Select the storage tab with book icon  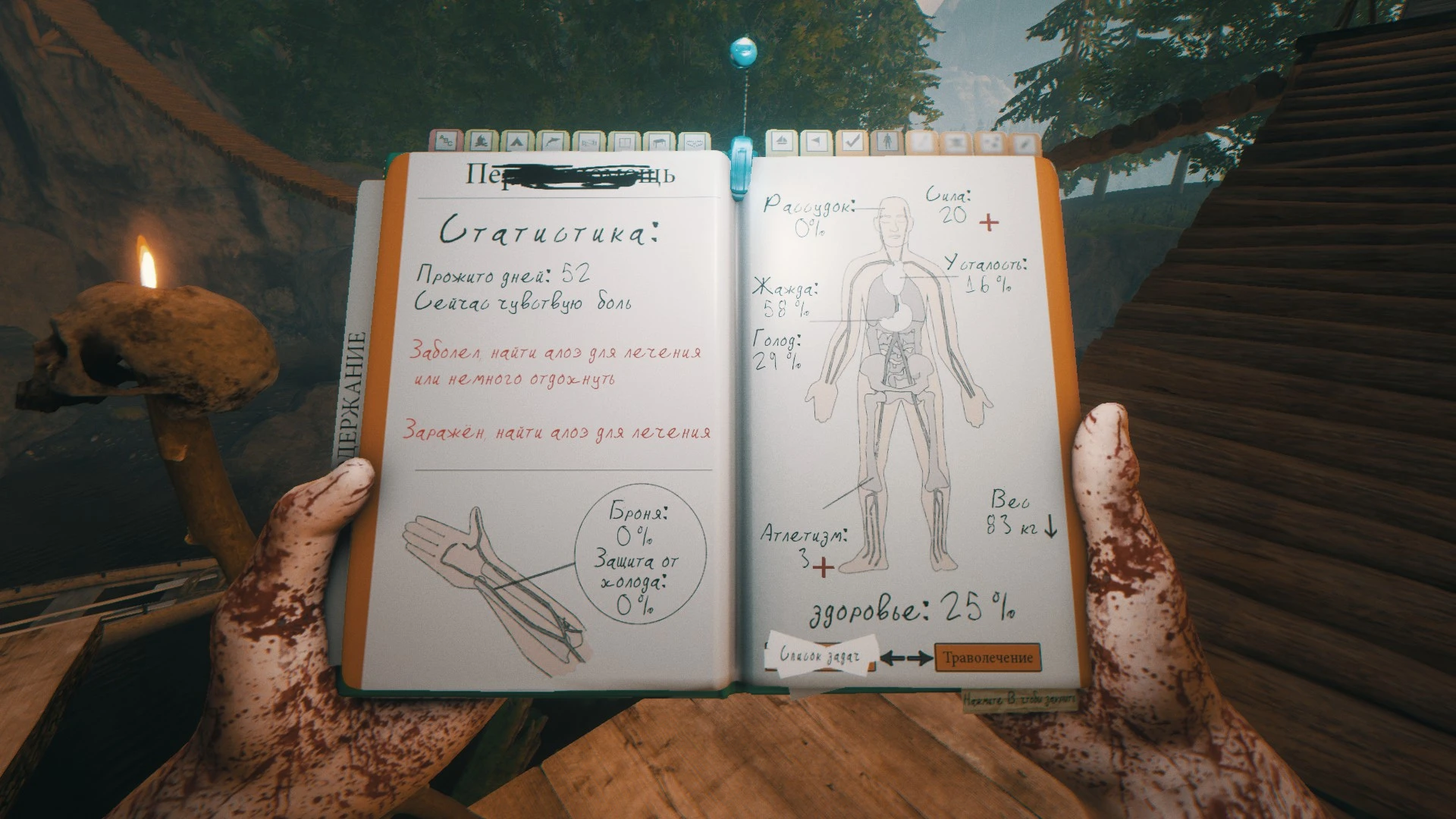click(626, 141)
